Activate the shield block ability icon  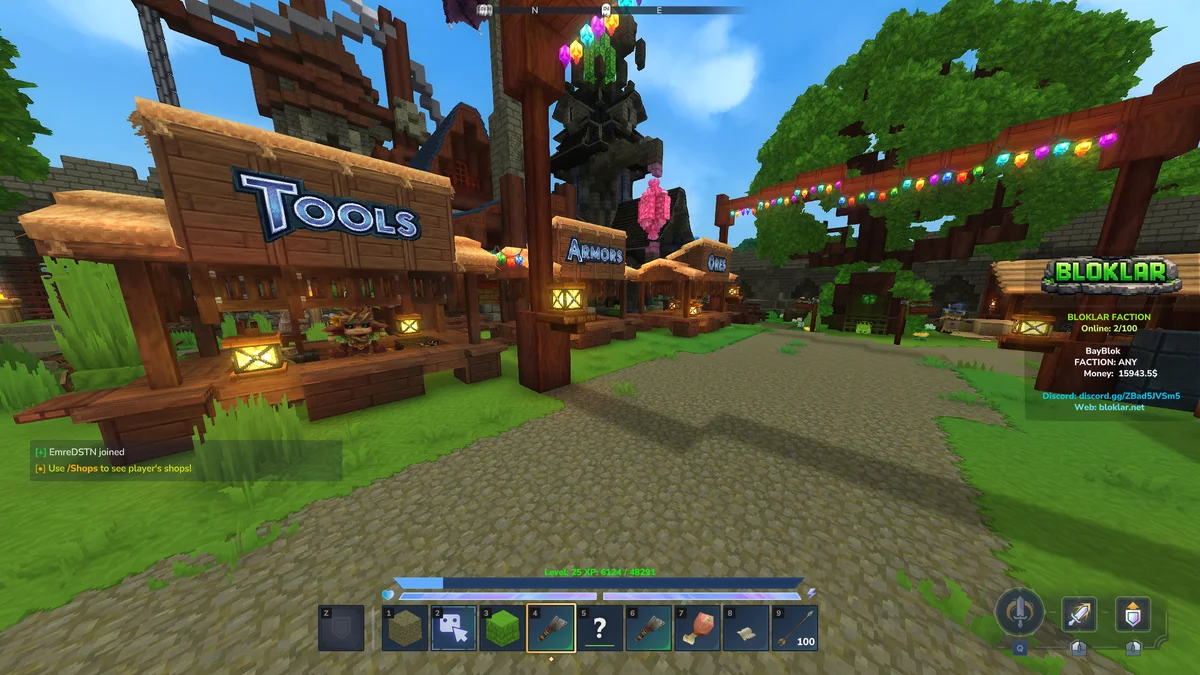pos(1133,613)
